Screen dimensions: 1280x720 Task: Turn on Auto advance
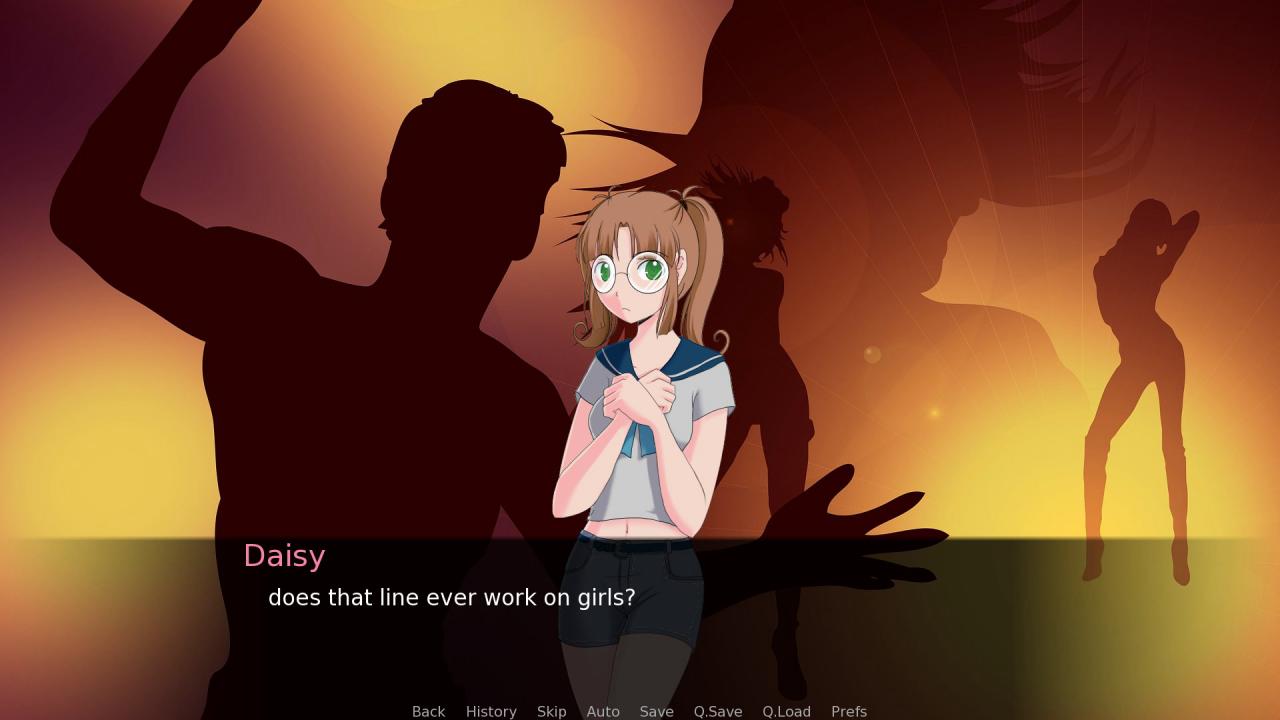603,711
